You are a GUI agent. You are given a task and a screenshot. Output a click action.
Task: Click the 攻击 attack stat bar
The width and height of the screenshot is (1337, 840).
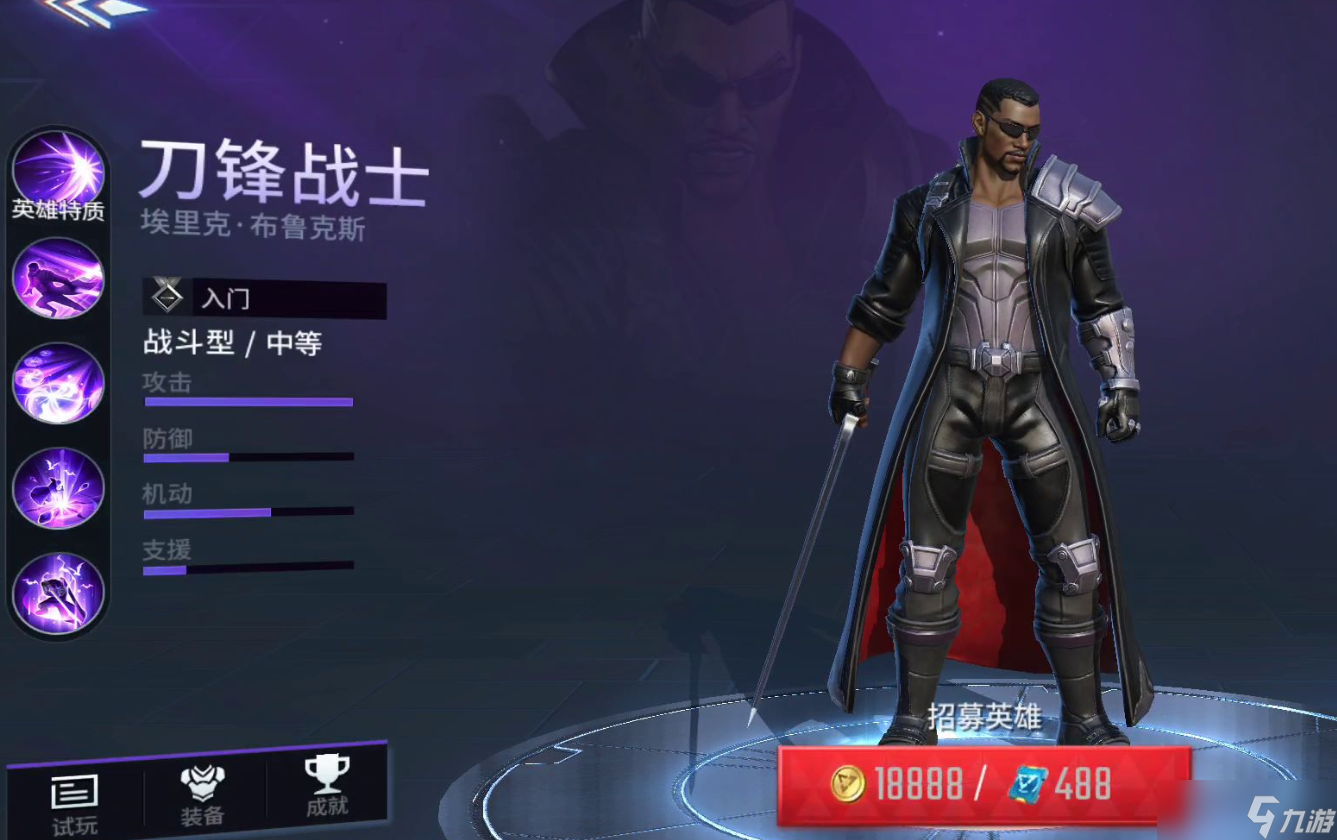point(248,400)
